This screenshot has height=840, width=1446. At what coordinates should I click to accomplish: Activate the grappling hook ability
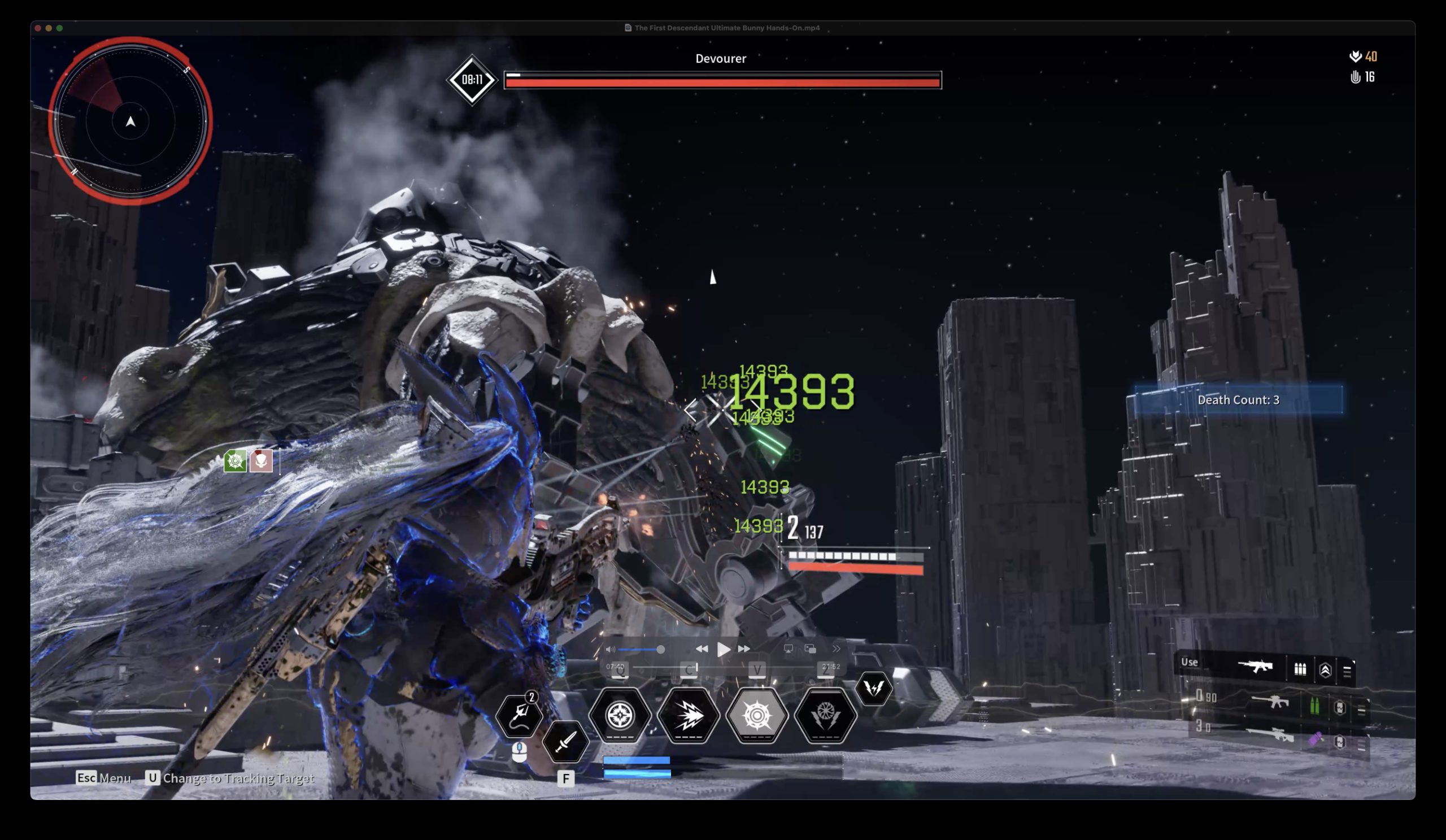pos(519,715)
